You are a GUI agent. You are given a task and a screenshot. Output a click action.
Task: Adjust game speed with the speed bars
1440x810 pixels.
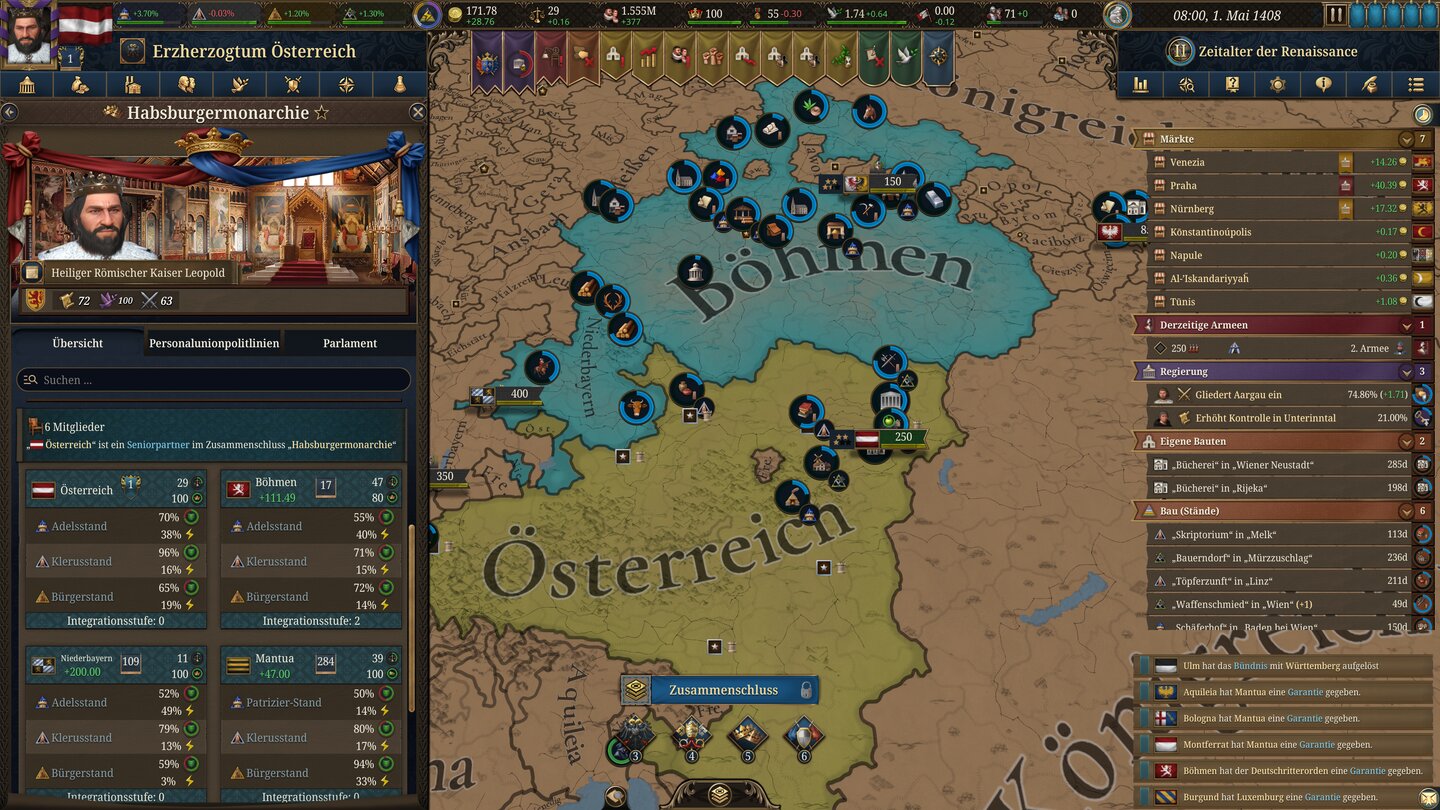point(1395,14)
